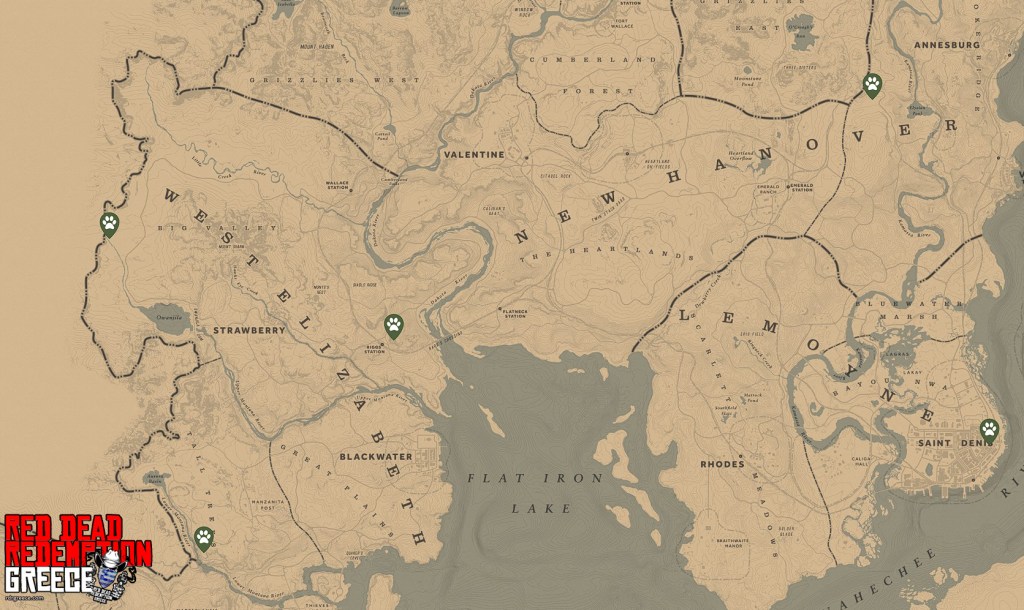
Task: Choose the paw marker beside Riggs Station
Action: click(394, 325)
